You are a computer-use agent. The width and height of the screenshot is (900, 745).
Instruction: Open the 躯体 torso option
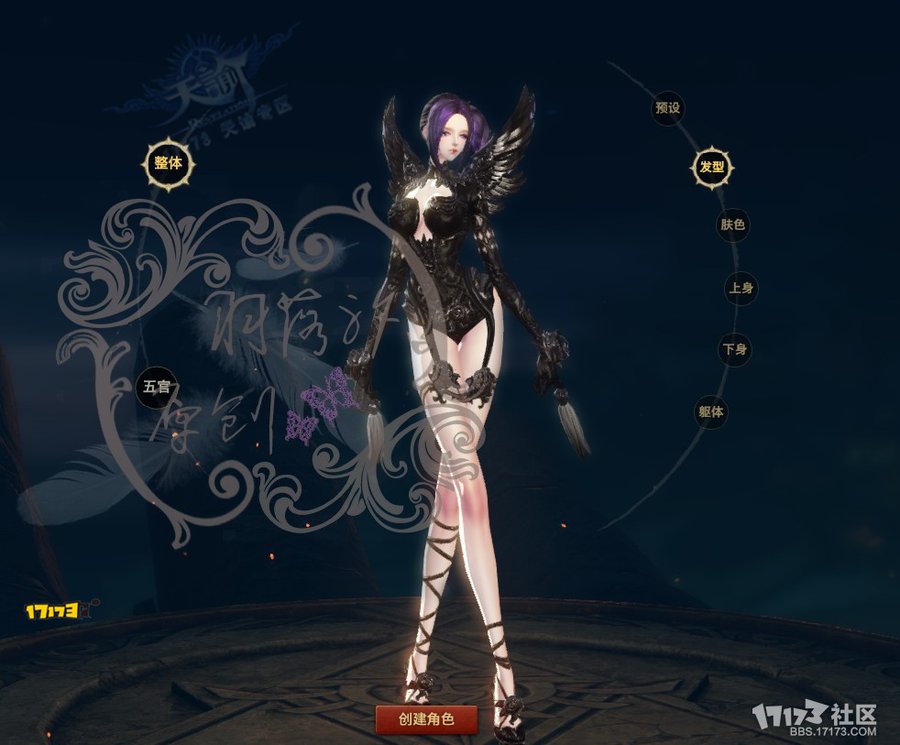711,411
